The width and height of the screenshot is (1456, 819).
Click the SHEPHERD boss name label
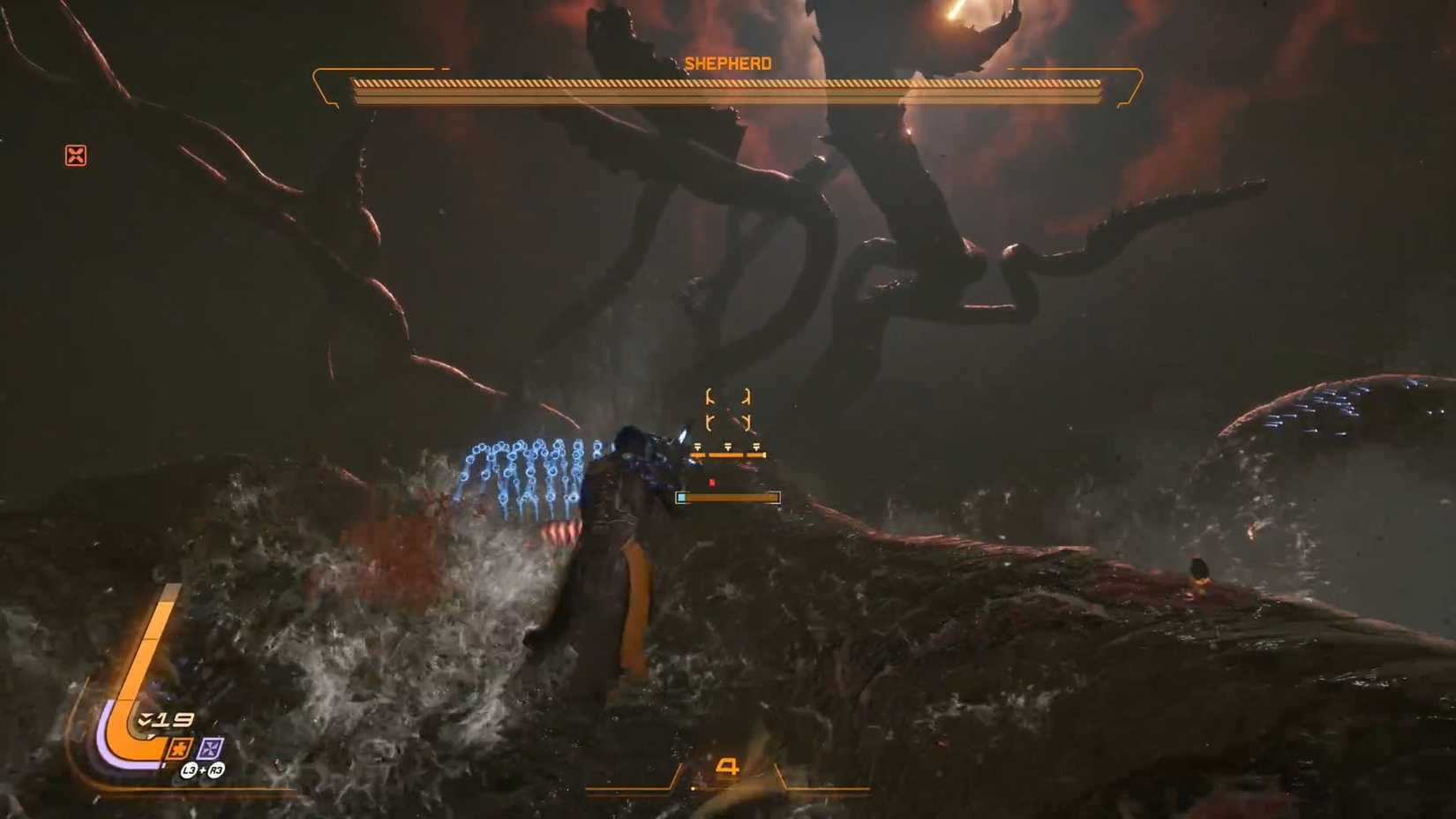729,63
